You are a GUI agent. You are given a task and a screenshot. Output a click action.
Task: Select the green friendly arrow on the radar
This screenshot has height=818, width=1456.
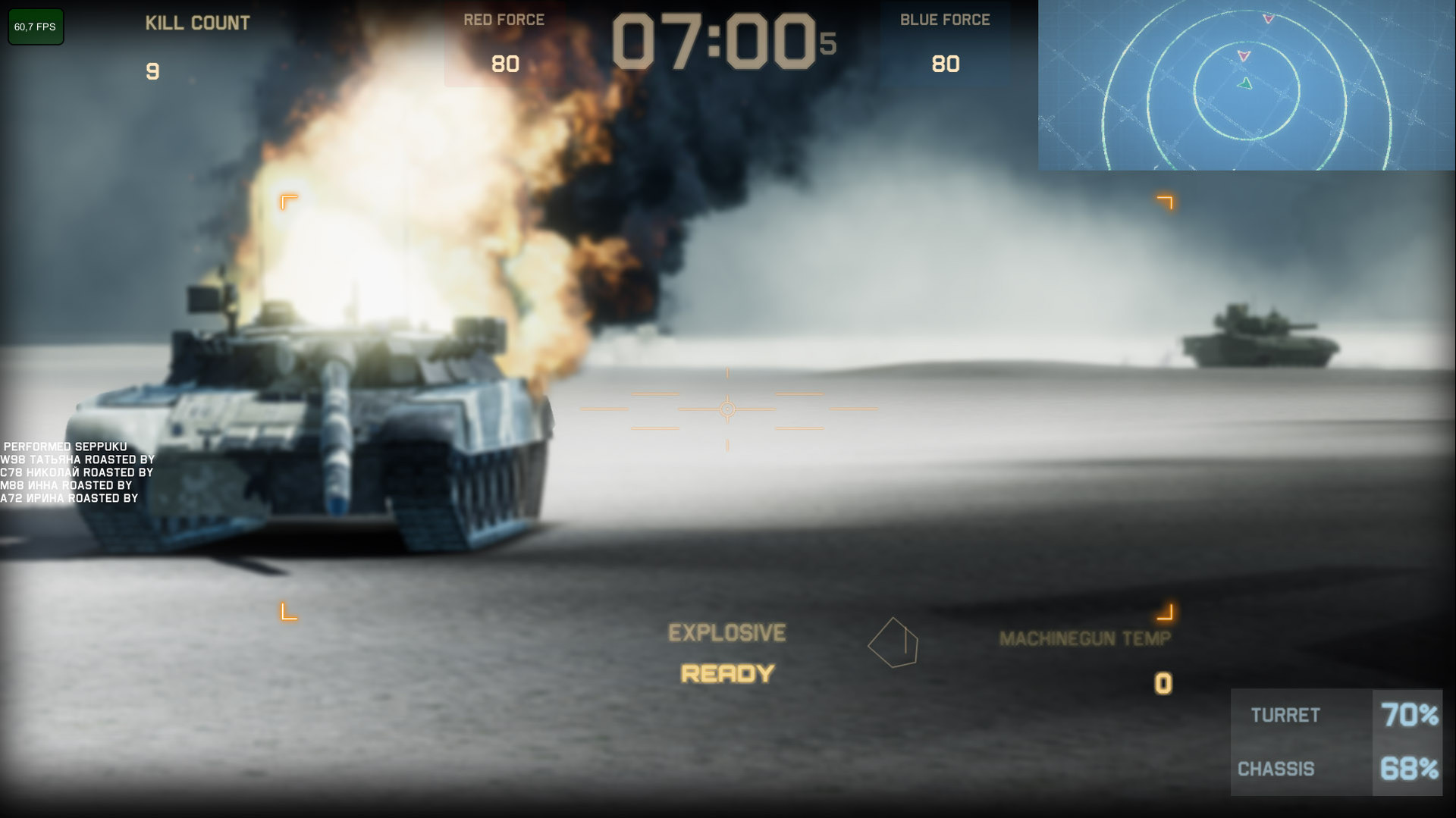(1246, 84)
